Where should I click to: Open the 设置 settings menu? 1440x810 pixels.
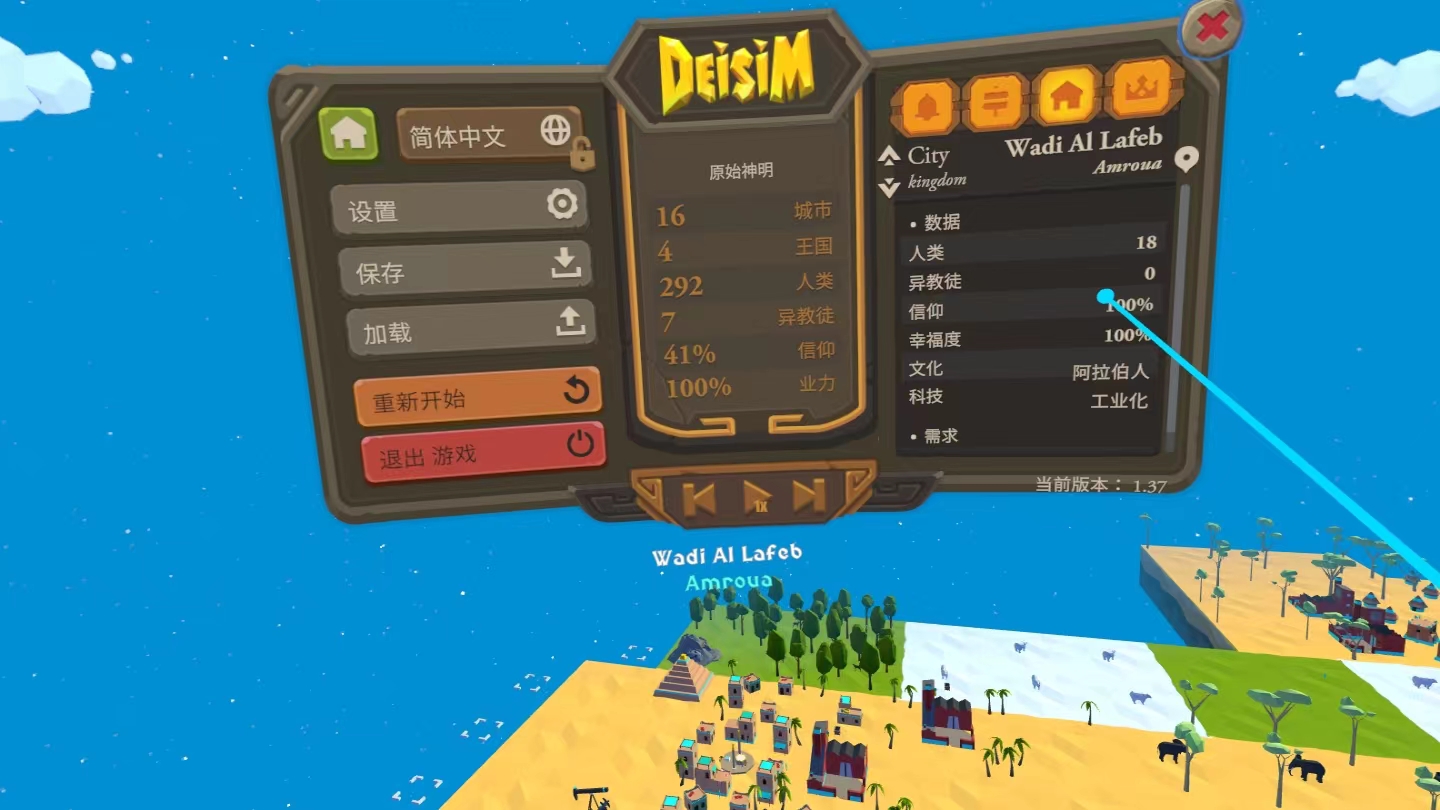pyautogui.click(x=459, y=208)
